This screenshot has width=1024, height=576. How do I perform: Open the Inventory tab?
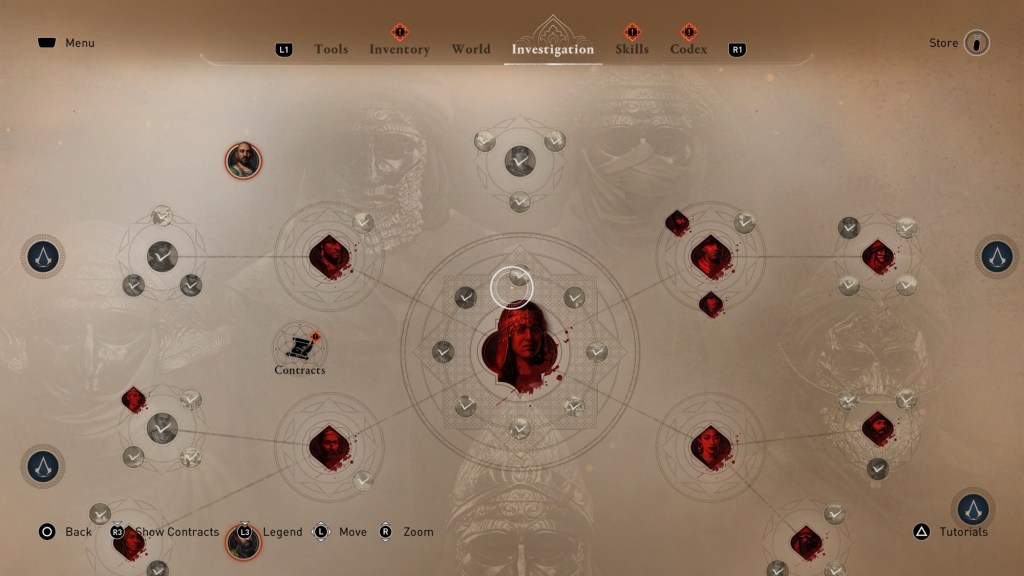click(x=399, y=49)
